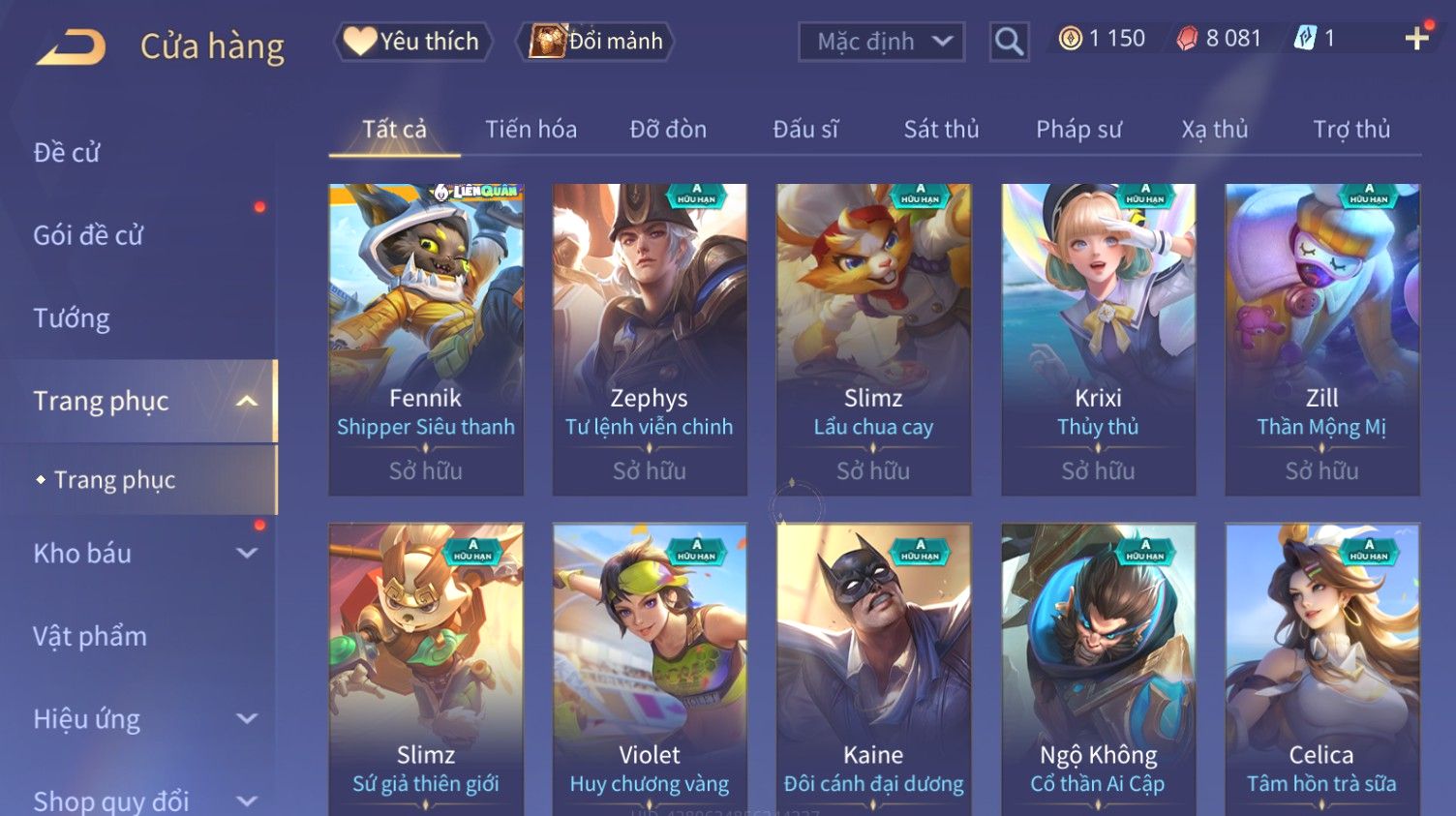Select the Trợ thủ tab
The image size is (1456, 816).
tap(1351, 130)
